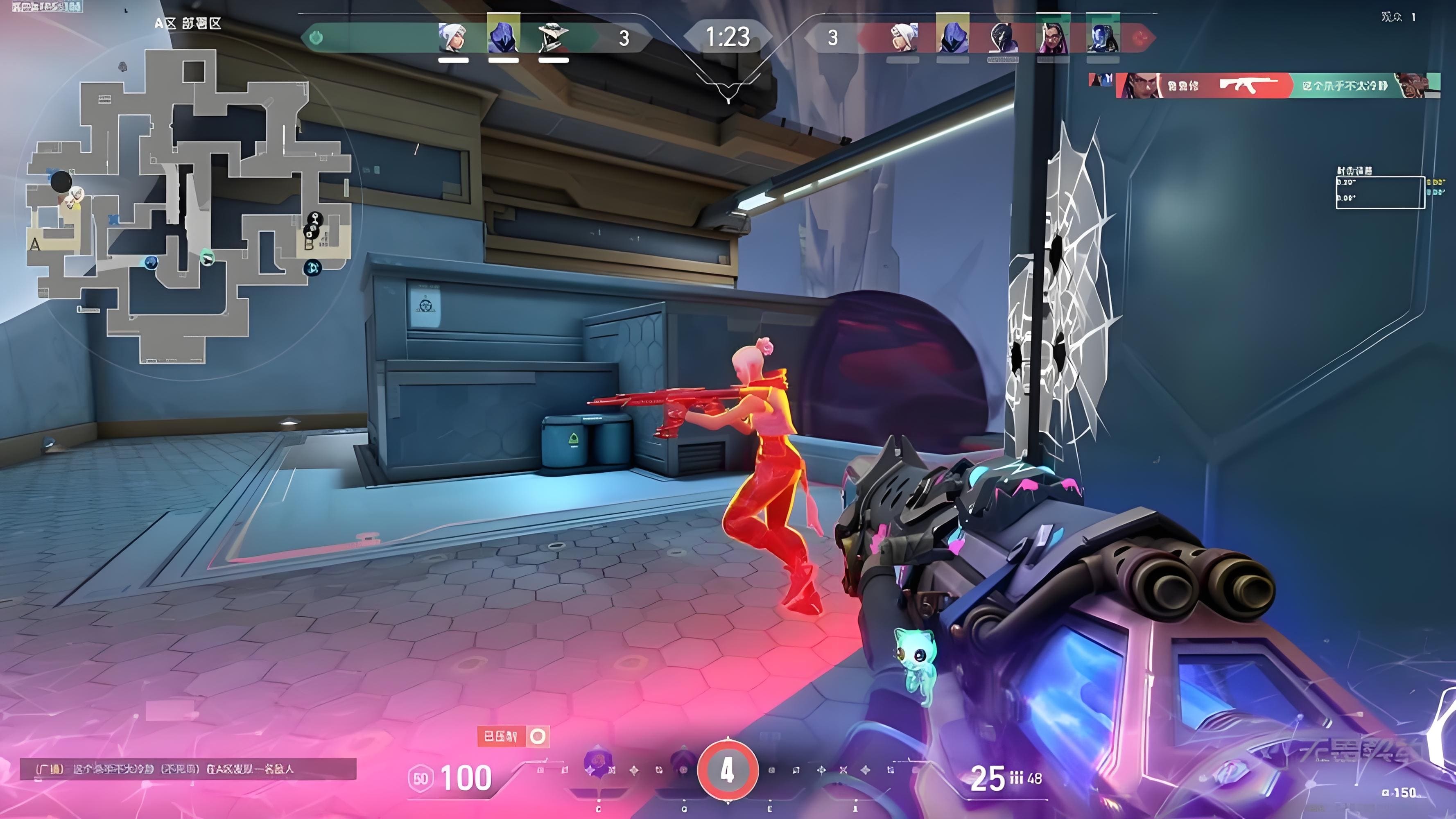Select green team's Cypher portrait with white hat
This screenshot has width=1456, height=819.
(x=553, y=37)
